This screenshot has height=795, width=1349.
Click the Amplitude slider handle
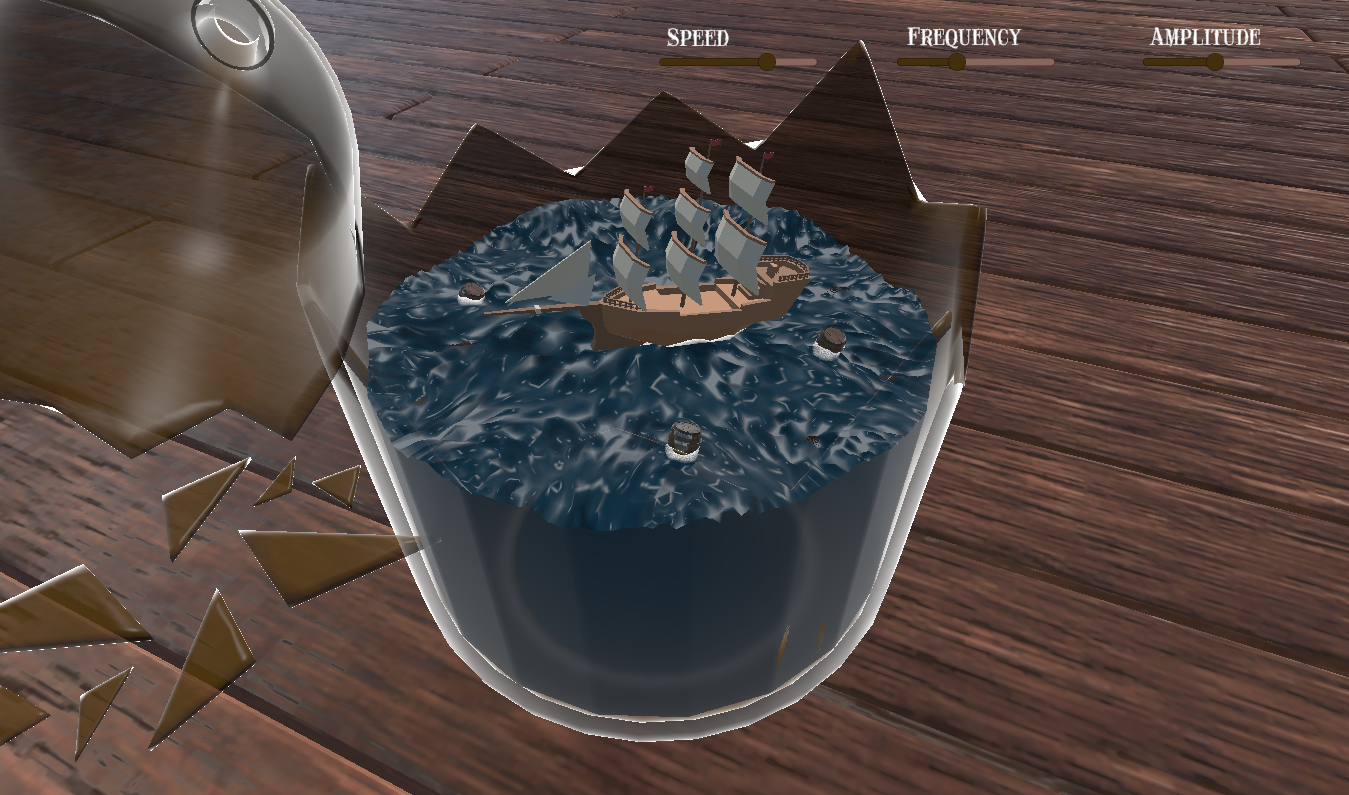click(x=1215, y=61)
